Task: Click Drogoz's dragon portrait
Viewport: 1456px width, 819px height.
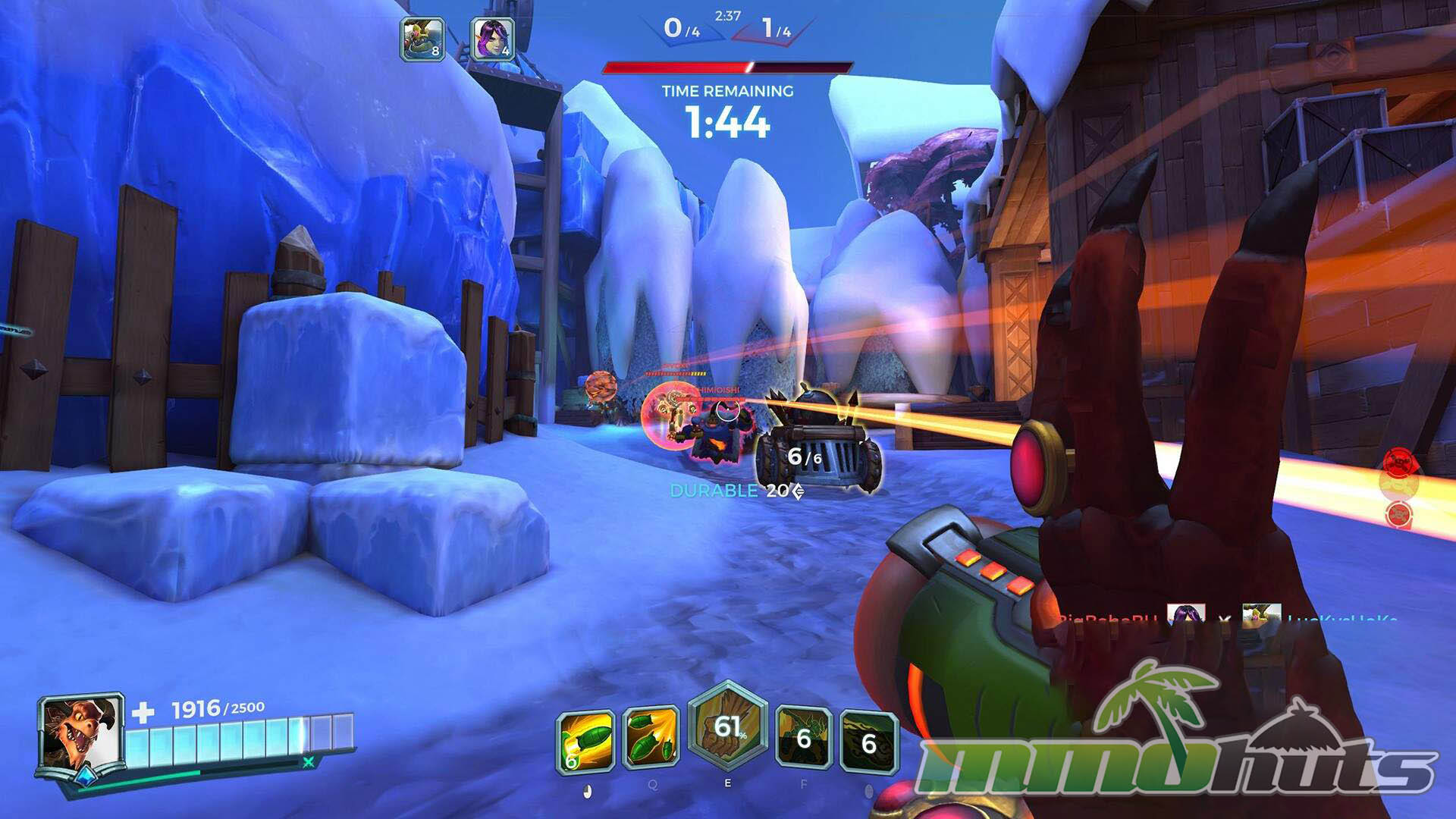Action: click(x=82, y=733)
